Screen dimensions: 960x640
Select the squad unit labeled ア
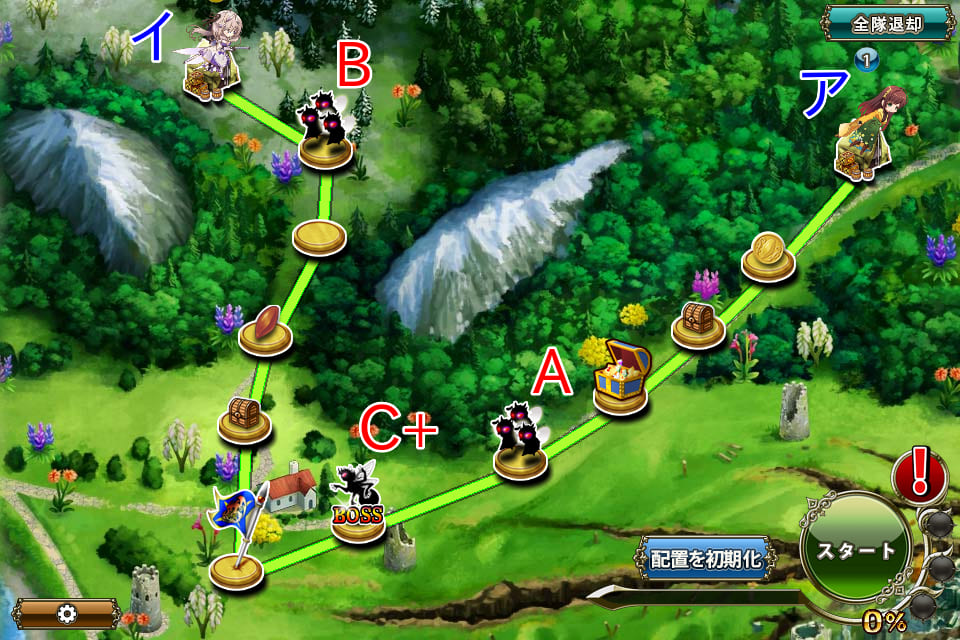click(x=862, y=137)
